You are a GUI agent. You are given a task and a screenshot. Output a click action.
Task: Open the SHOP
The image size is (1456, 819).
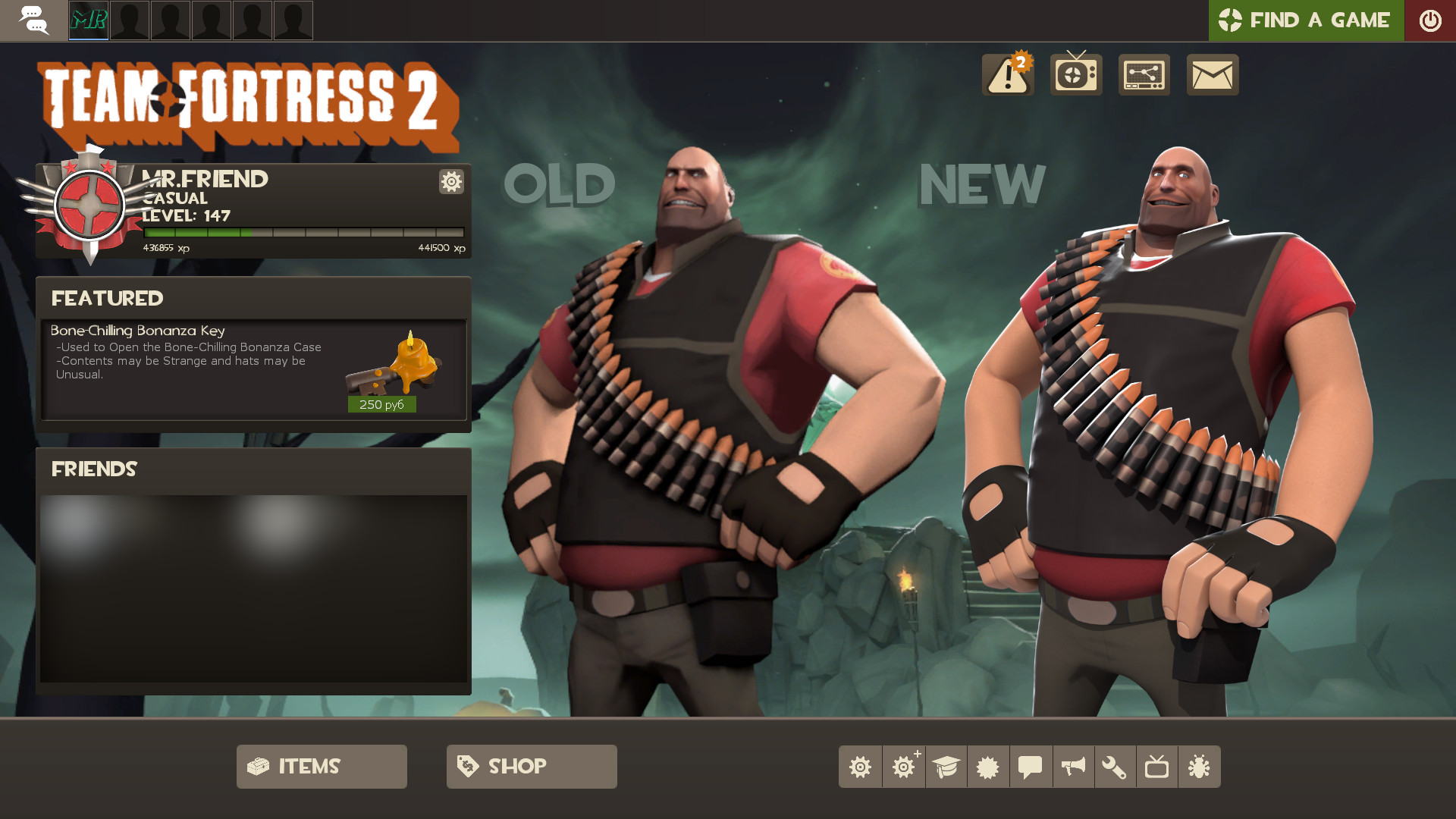pos(531,766)
